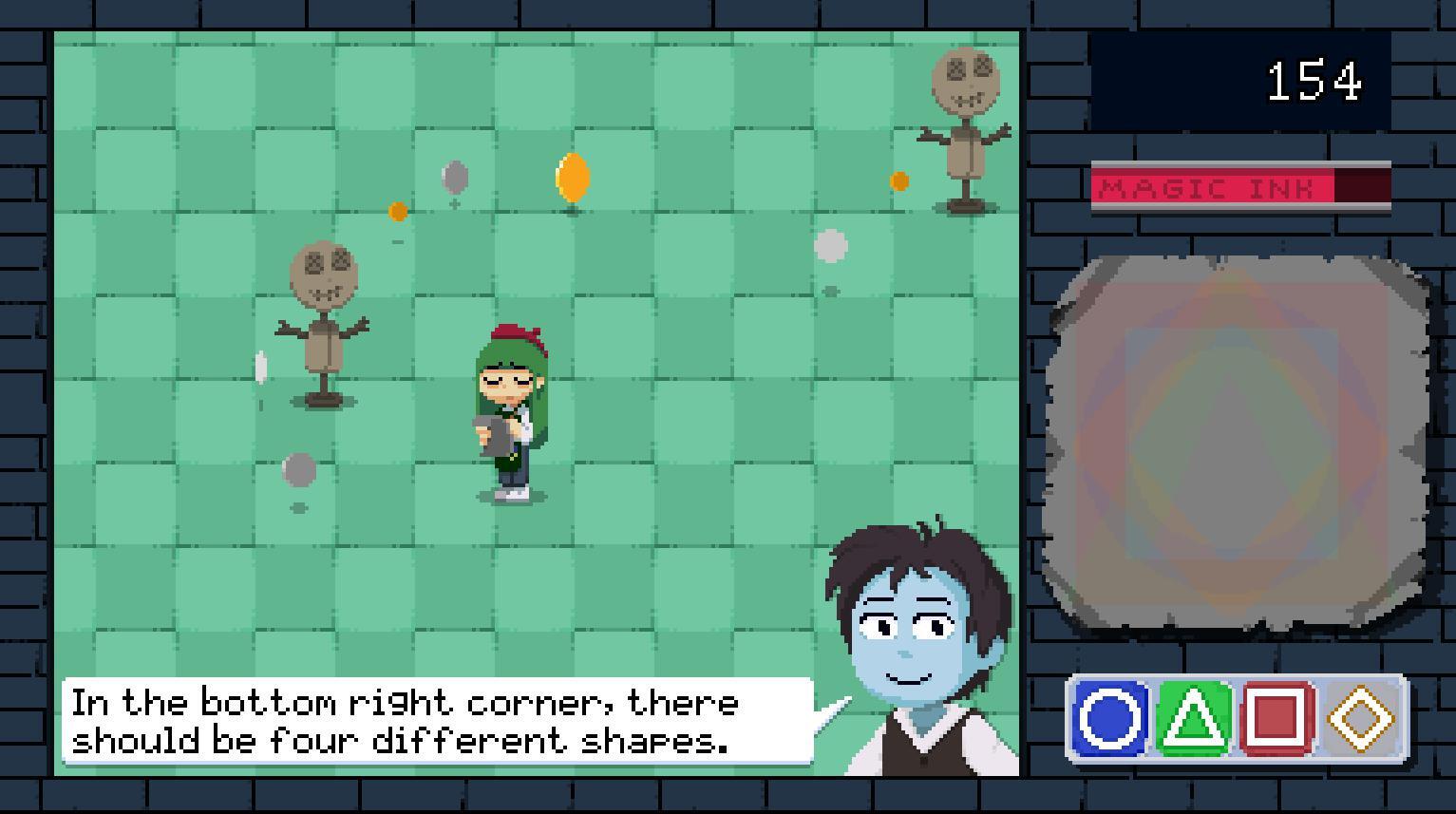Click the green-haired player character
The width and height of the screenshot is (1456, 814).
click(509, 408)
